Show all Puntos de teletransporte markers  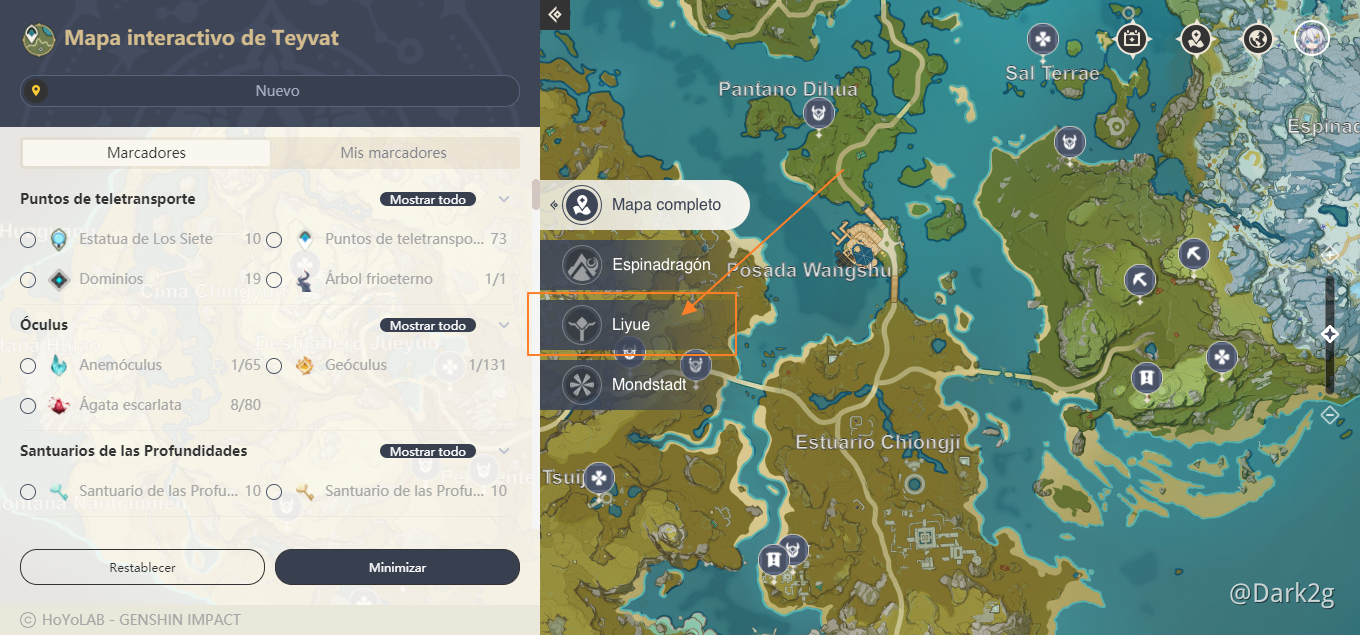(427, 200)
